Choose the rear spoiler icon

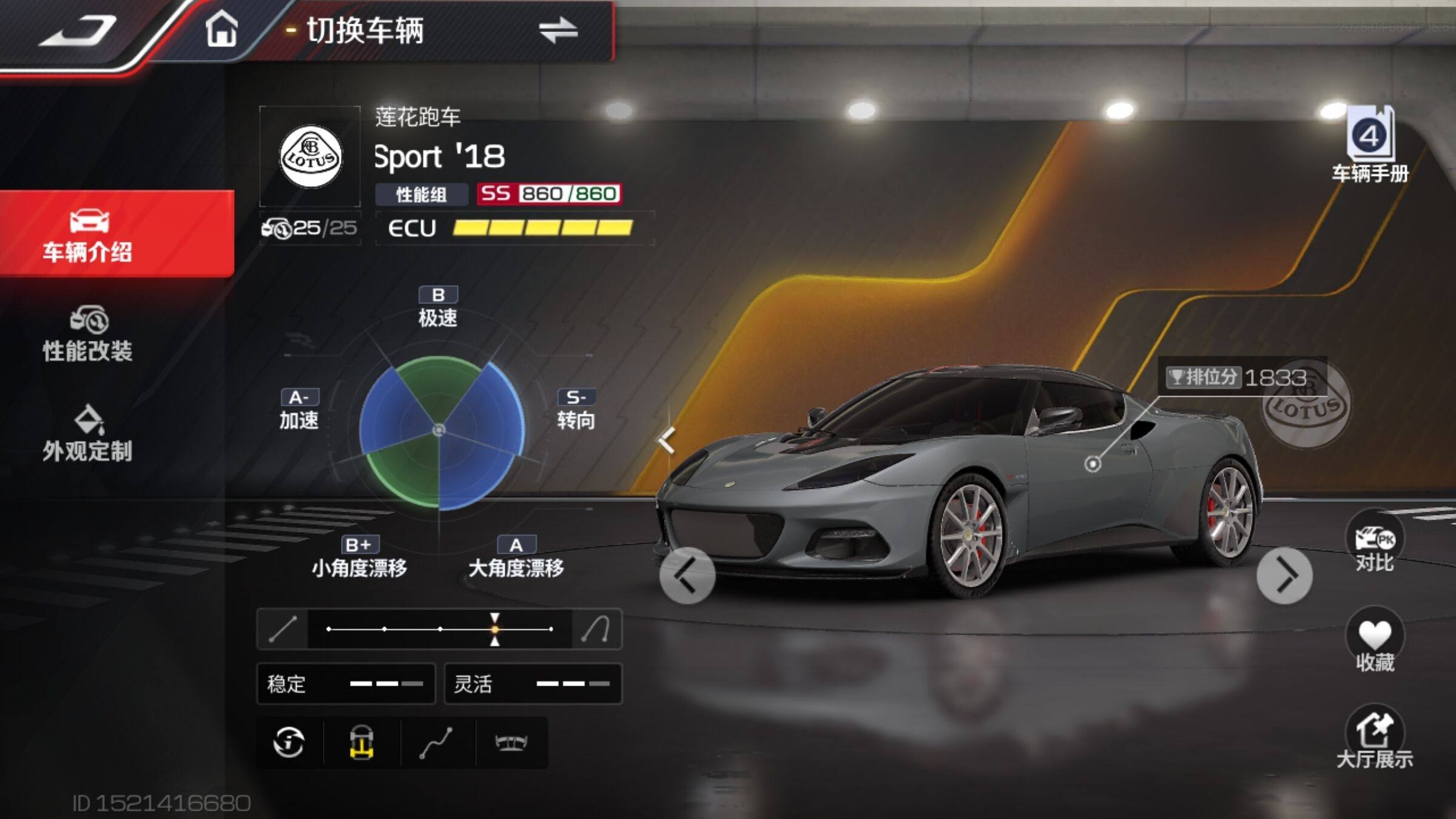click(x=511, y=742)
